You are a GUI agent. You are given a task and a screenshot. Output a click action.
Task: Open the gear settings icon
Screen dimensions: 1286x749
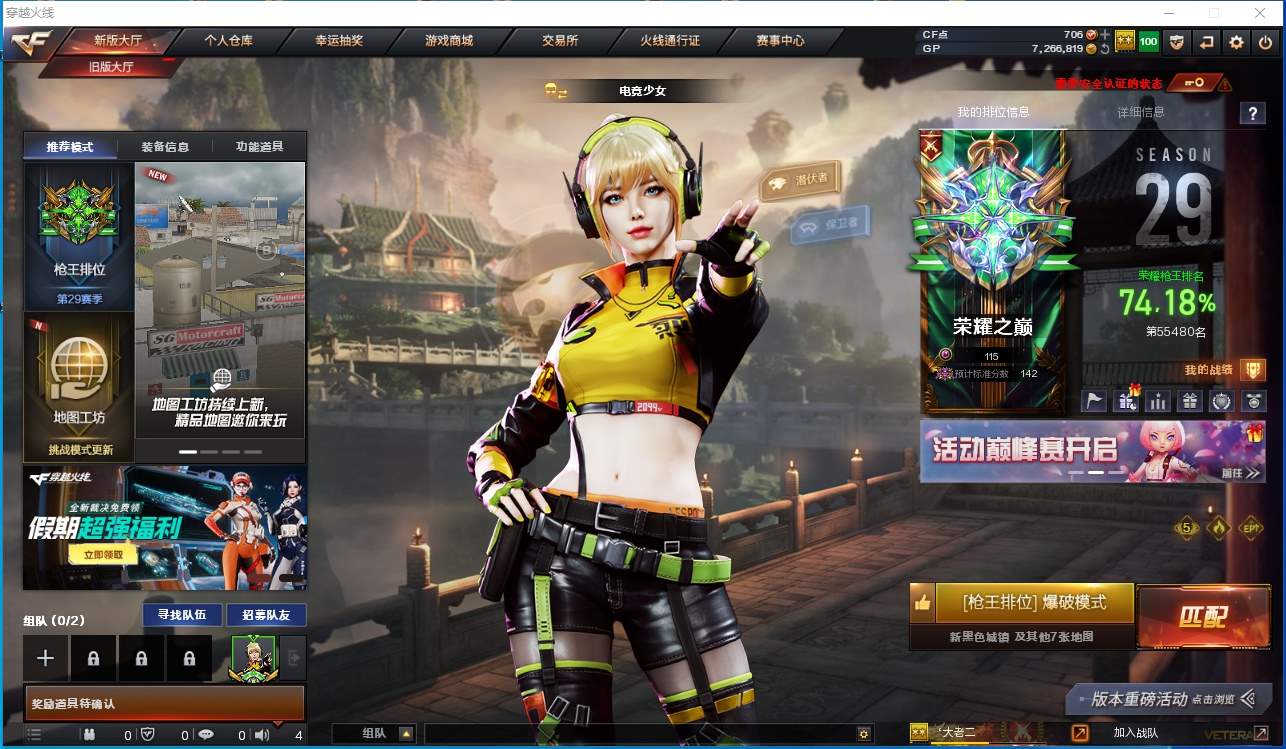1237,42
